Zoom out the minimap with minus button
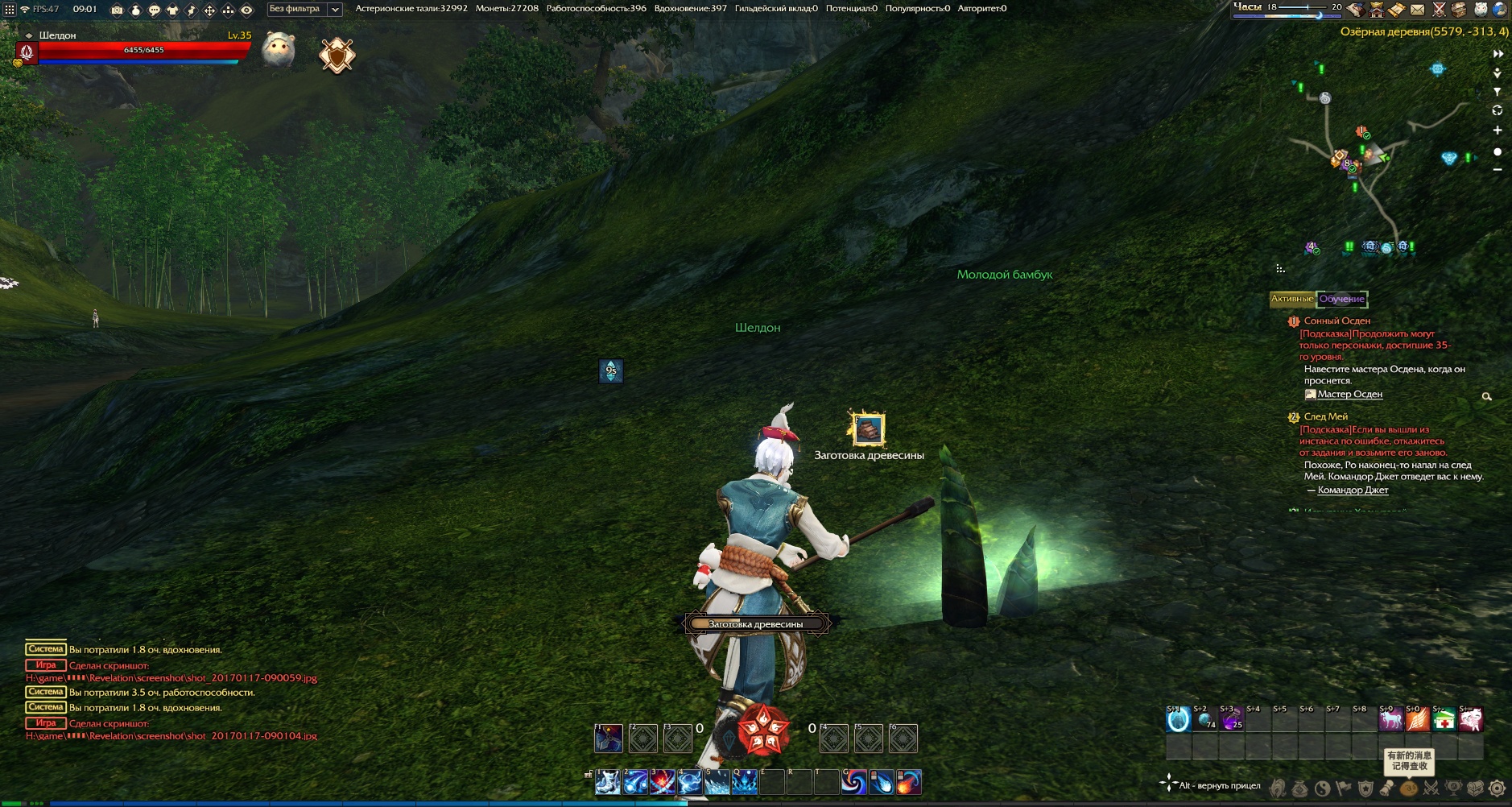 point(1498,169)
